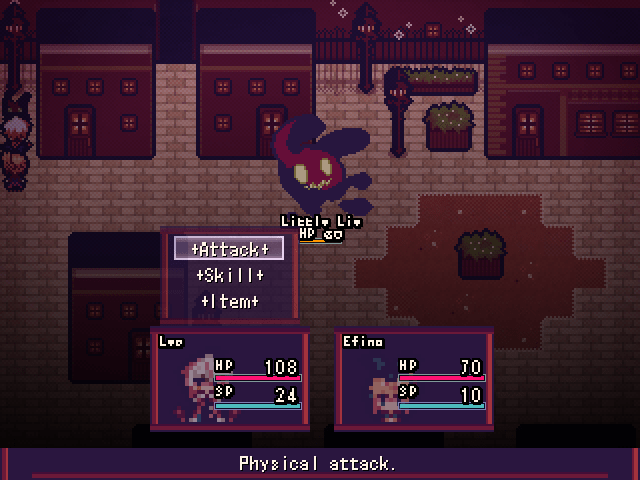This screenshot has width=640, height=480.
Task: Select the Attack command
Action: [229, 248]
